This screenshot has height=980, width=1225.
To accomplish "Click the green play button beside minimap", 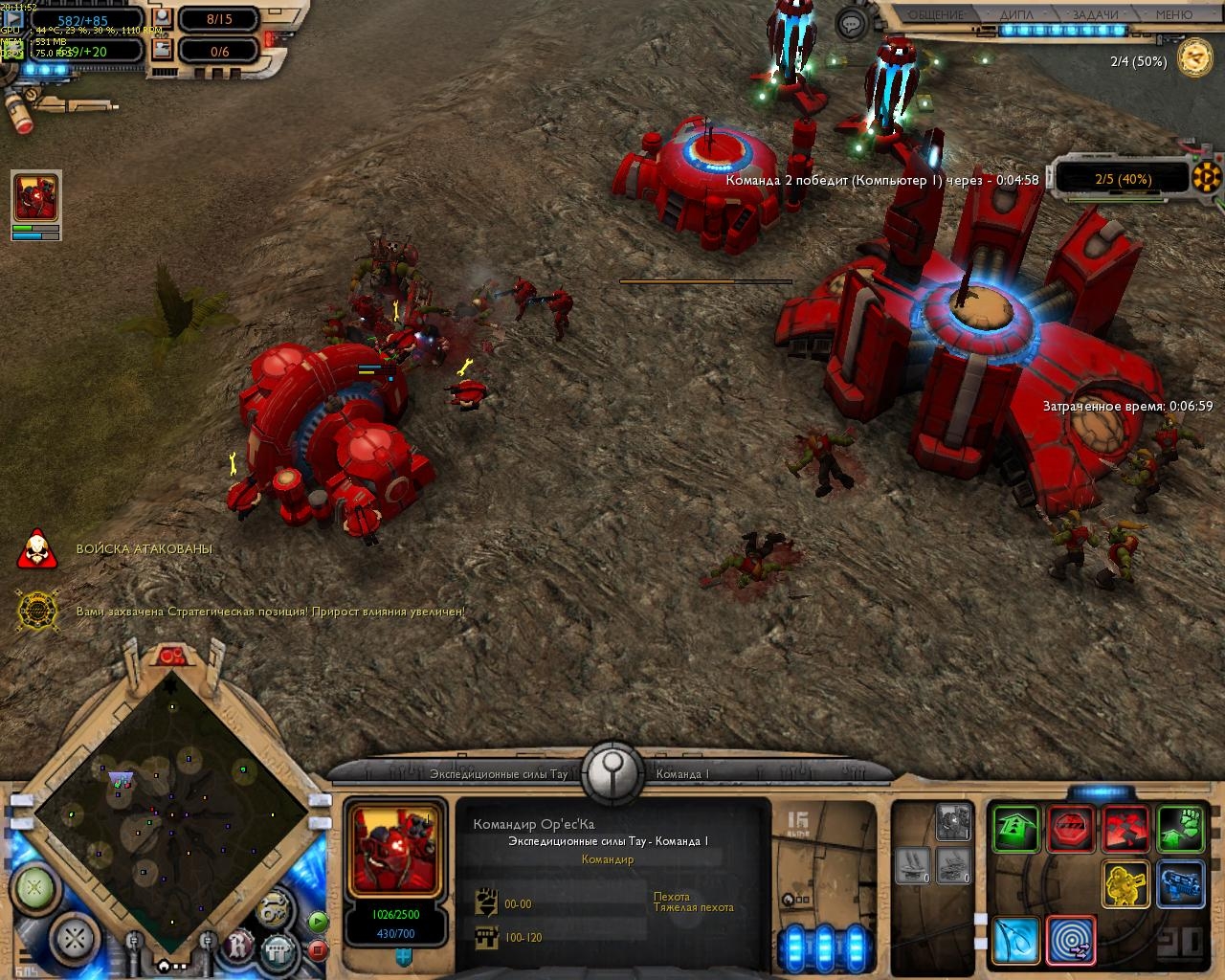I will (x=318, y=922).
